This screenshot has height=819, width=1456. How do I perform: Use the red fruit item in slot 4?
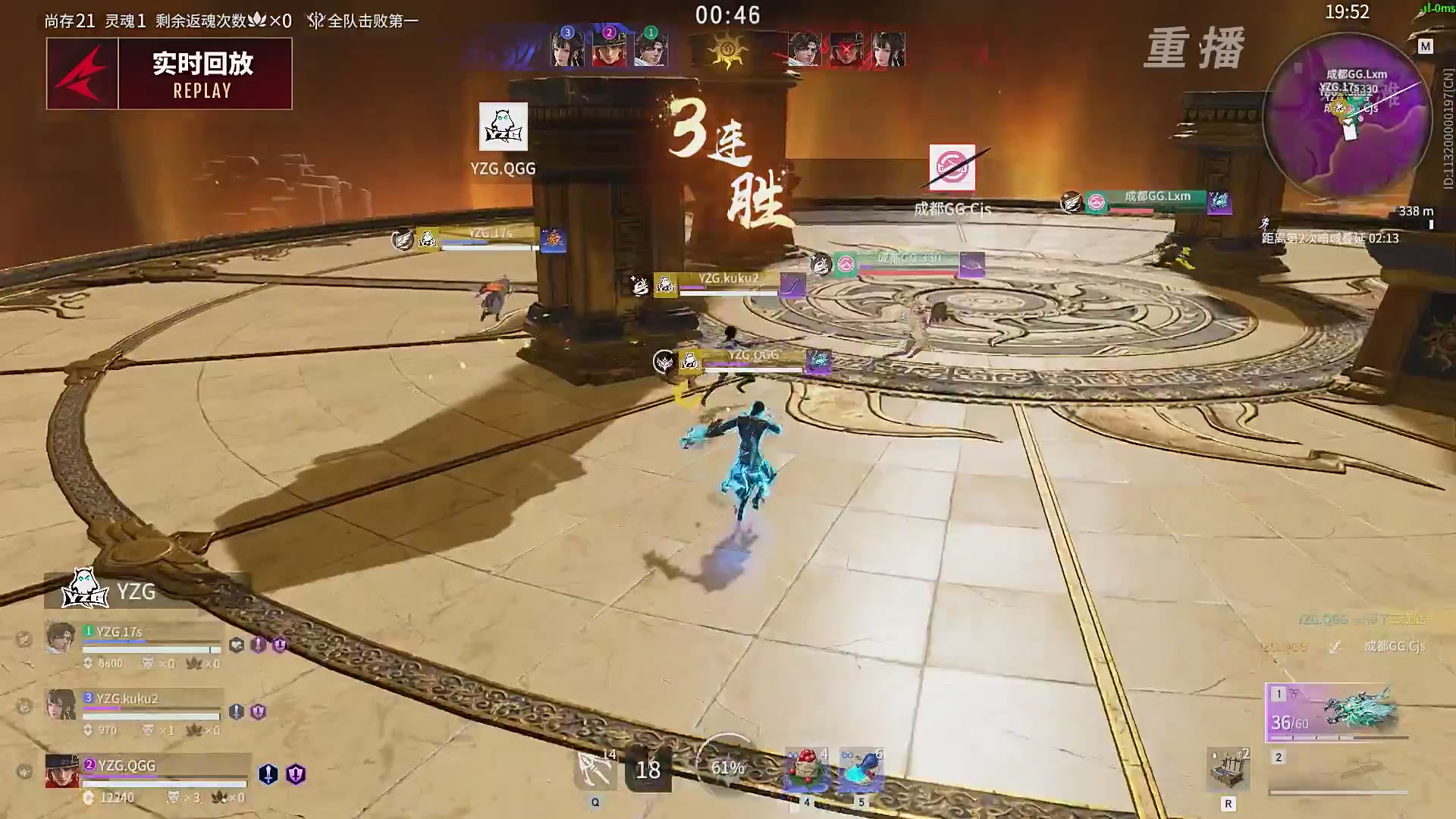pos(806,768)
